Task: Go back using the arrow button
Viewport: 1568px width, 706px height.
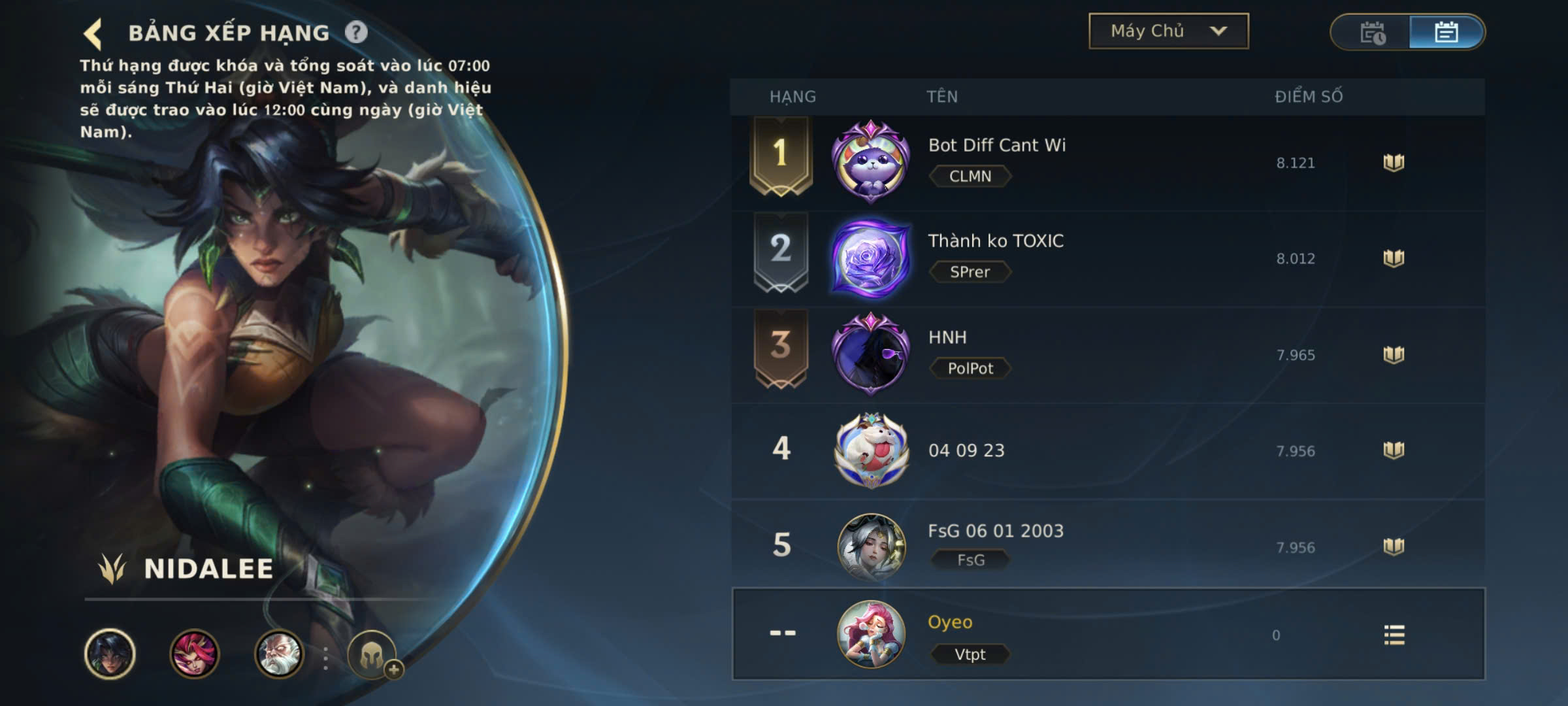Action: [93, 33]
